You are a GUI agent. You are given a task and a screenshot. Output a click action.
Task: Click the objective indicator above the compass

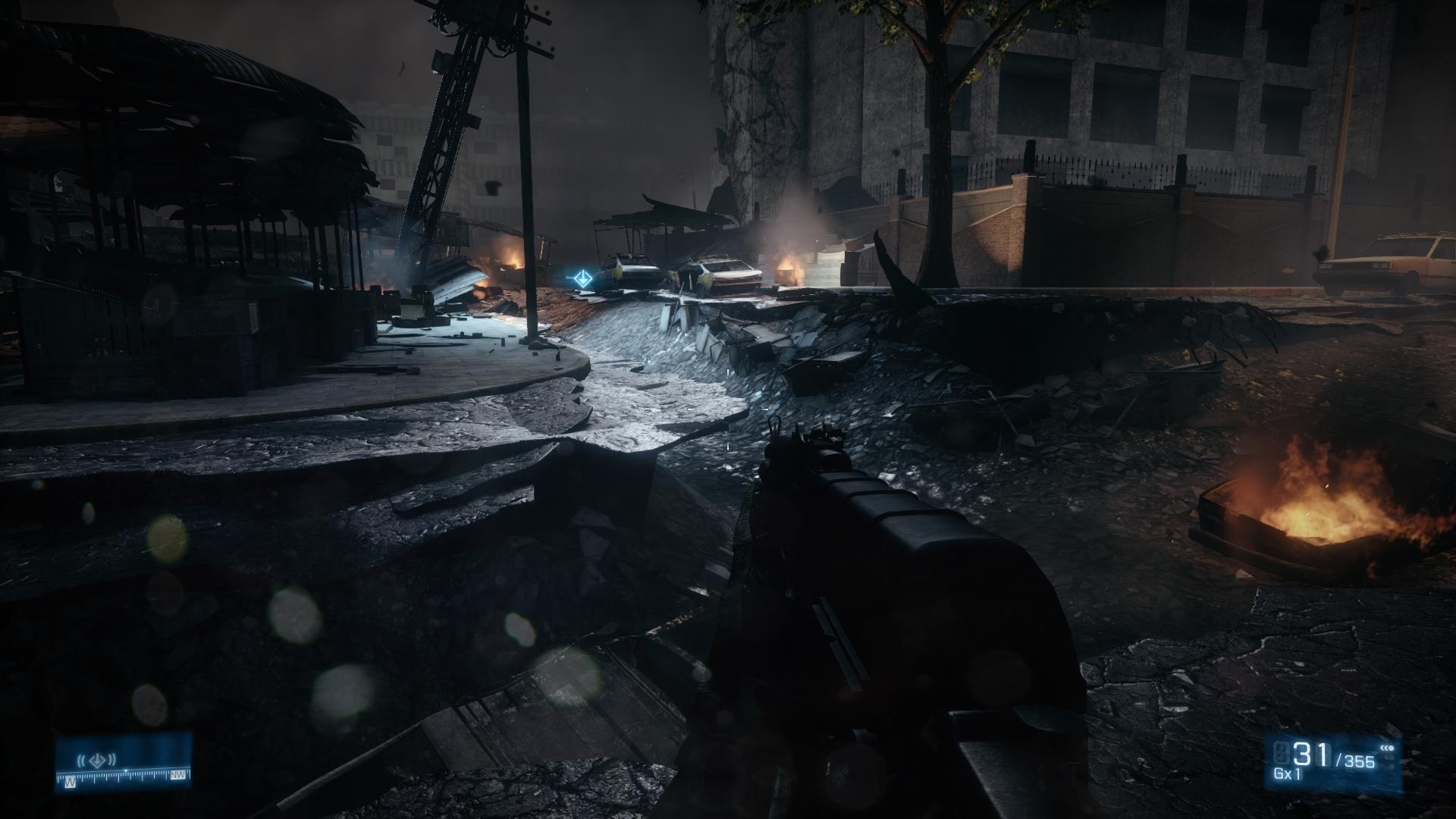click(96, 758)
